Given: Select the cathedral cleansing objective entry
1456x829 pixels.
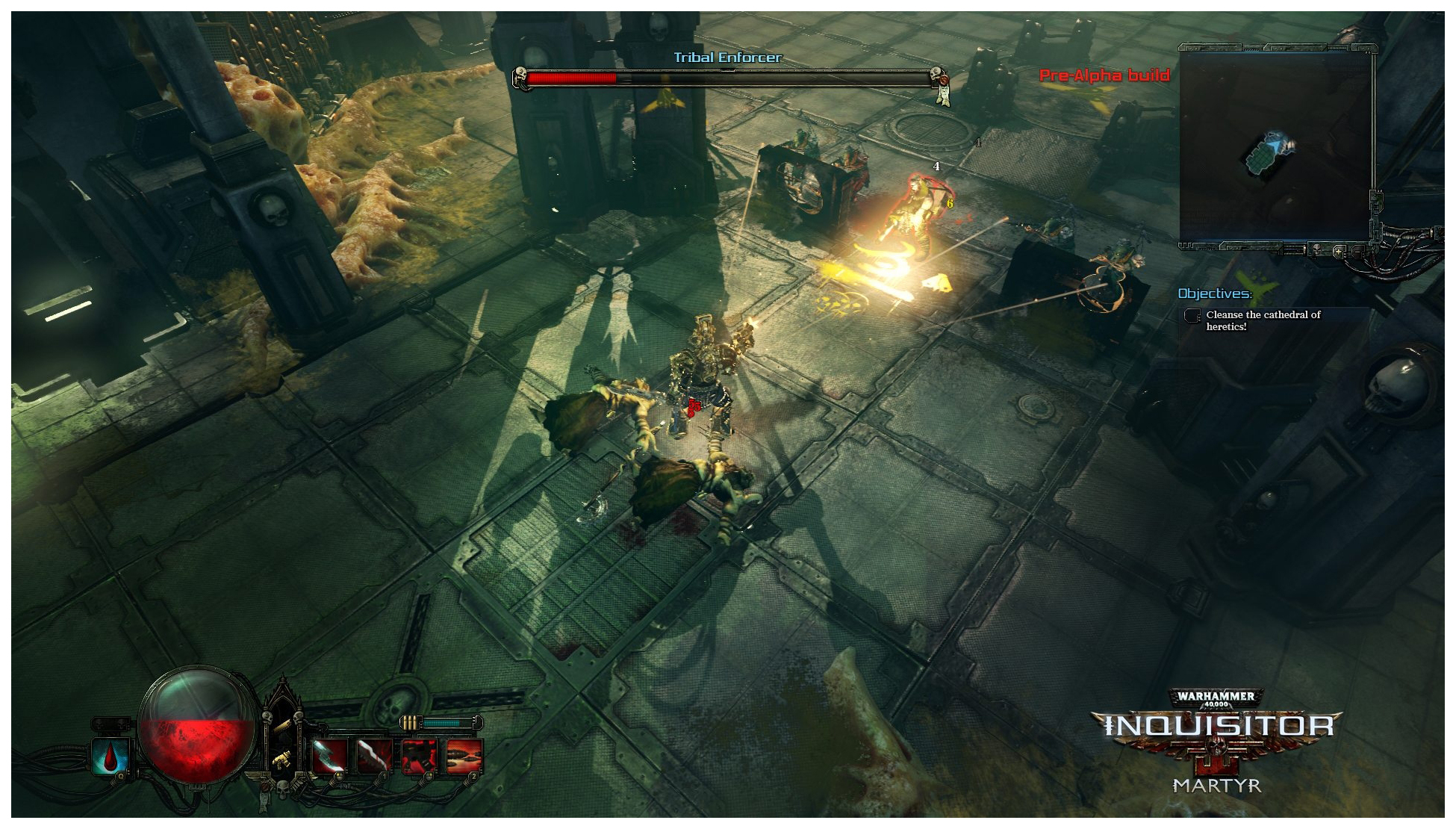Looking at the screenshot, I should 1263,320.
